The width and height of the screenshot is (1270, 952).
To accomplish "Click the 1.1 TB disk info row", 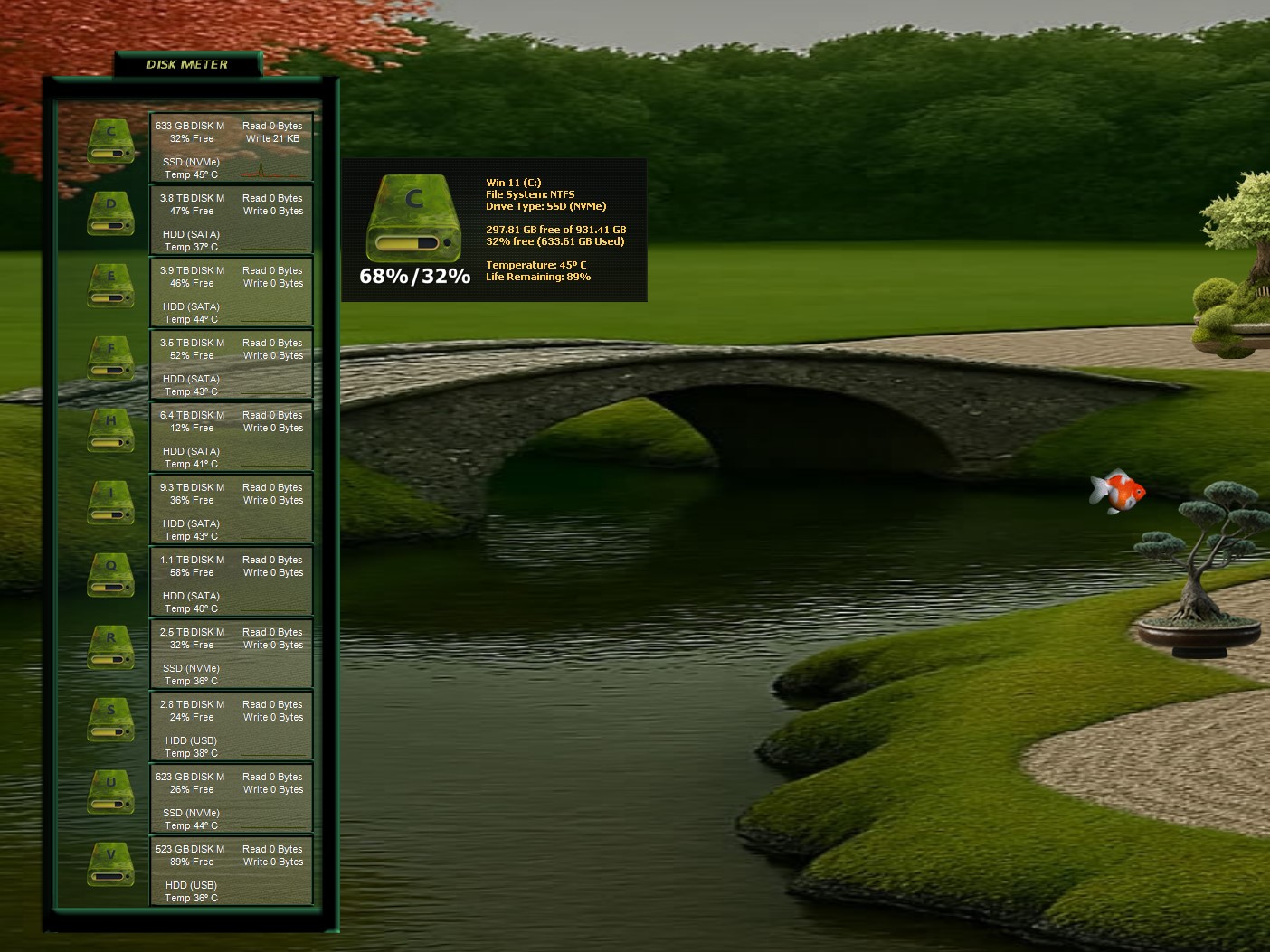I will click(x=231, y=582).
